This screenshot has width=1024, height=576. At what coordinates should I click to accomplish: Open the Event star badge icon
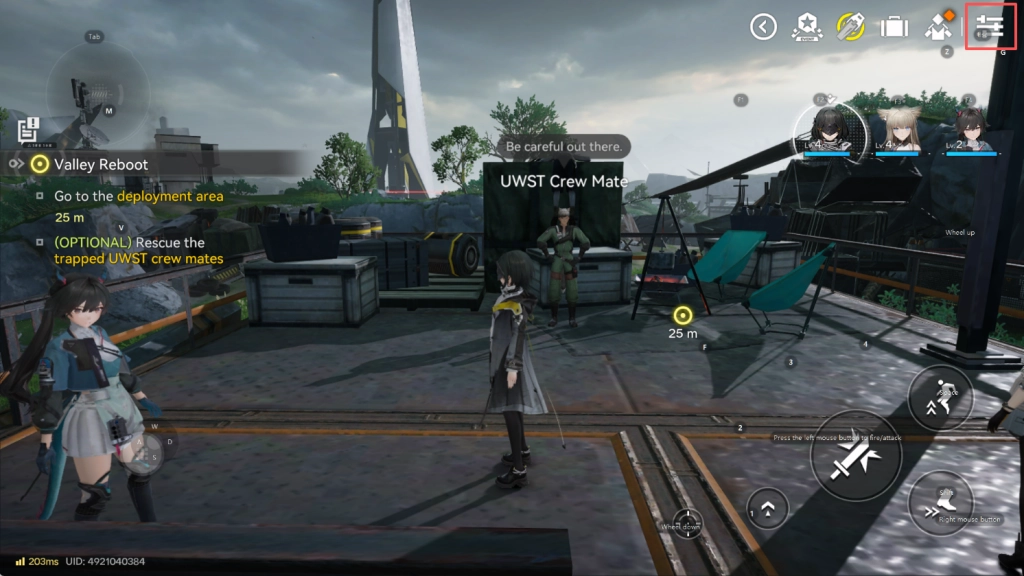point(806,27)
